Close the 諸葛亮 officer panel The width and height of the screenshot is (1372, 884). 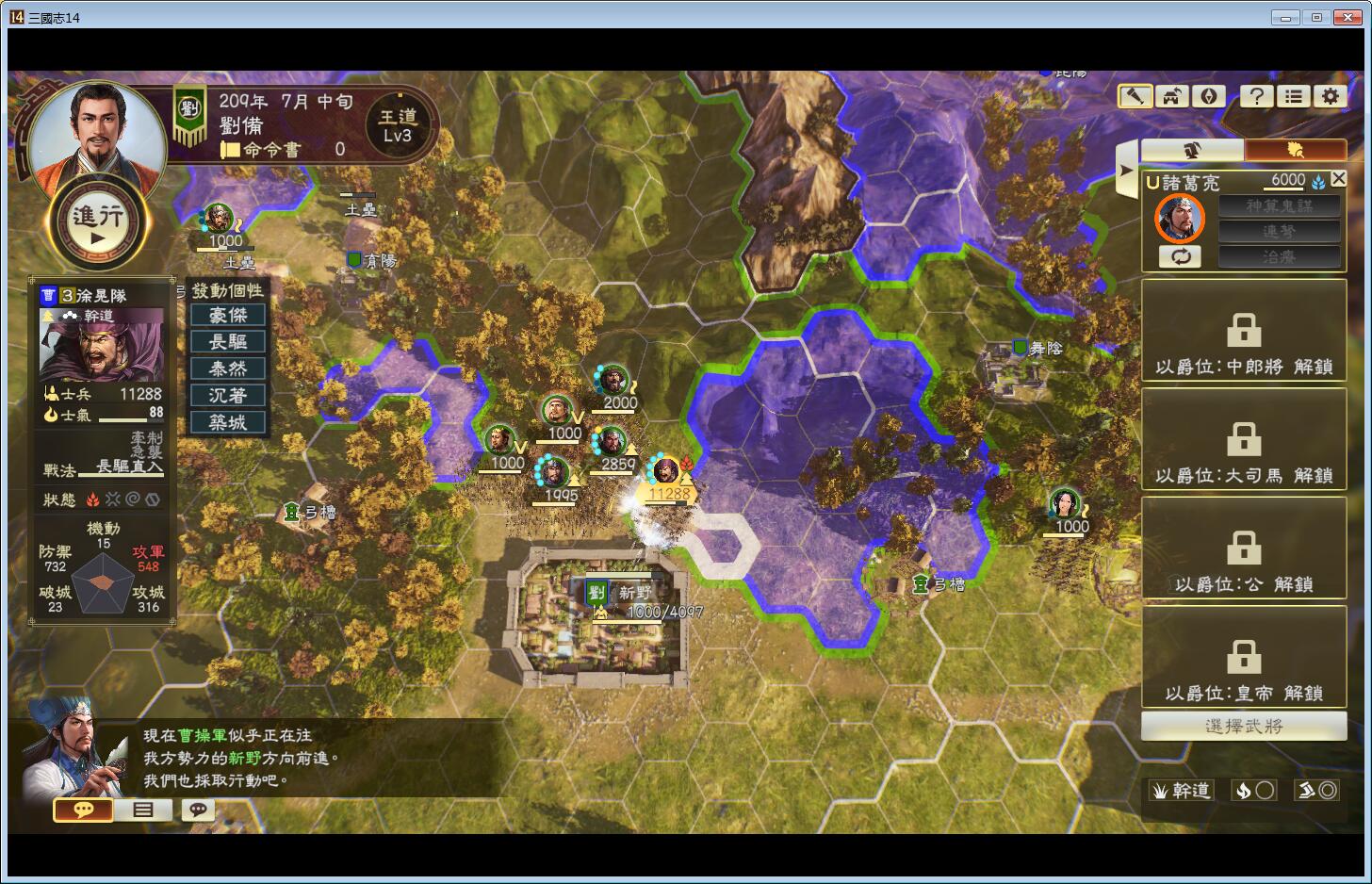pyautogui.click(x=1338, y=179)
